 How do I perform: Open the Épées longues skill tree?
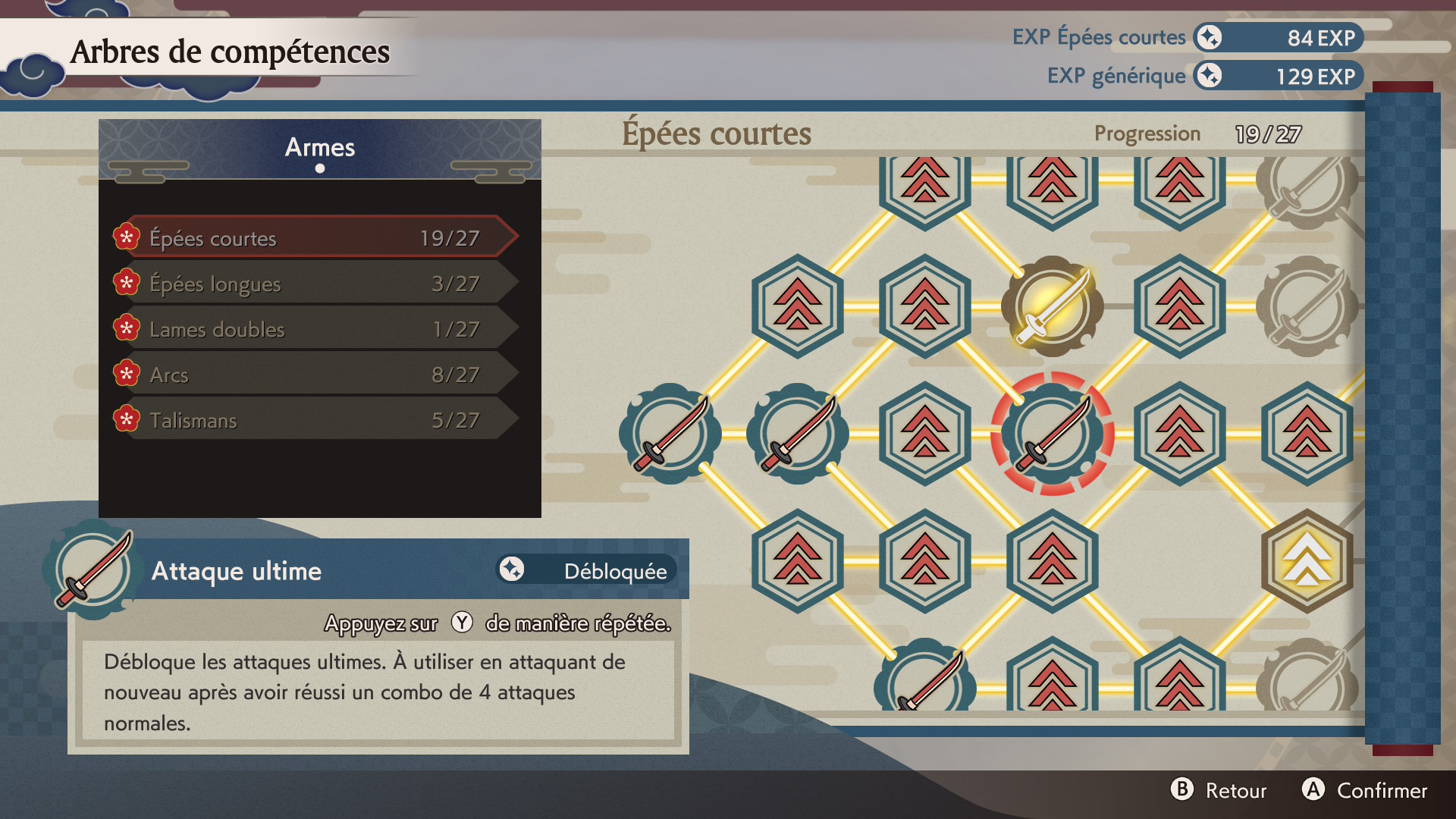[315, 284]
